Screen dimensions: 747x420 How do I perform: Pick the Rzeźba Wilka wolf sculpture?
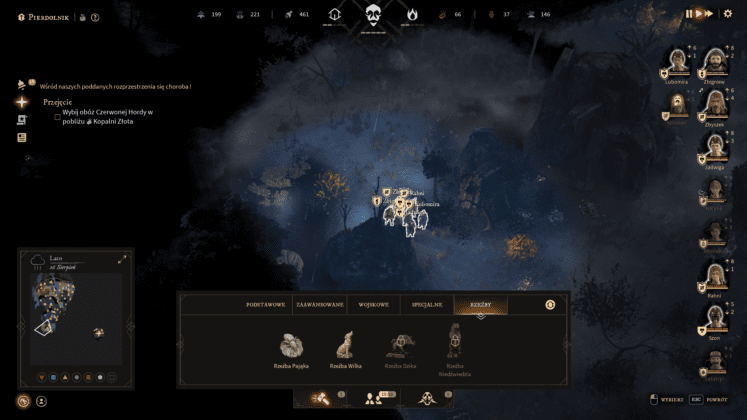[345, 346]
